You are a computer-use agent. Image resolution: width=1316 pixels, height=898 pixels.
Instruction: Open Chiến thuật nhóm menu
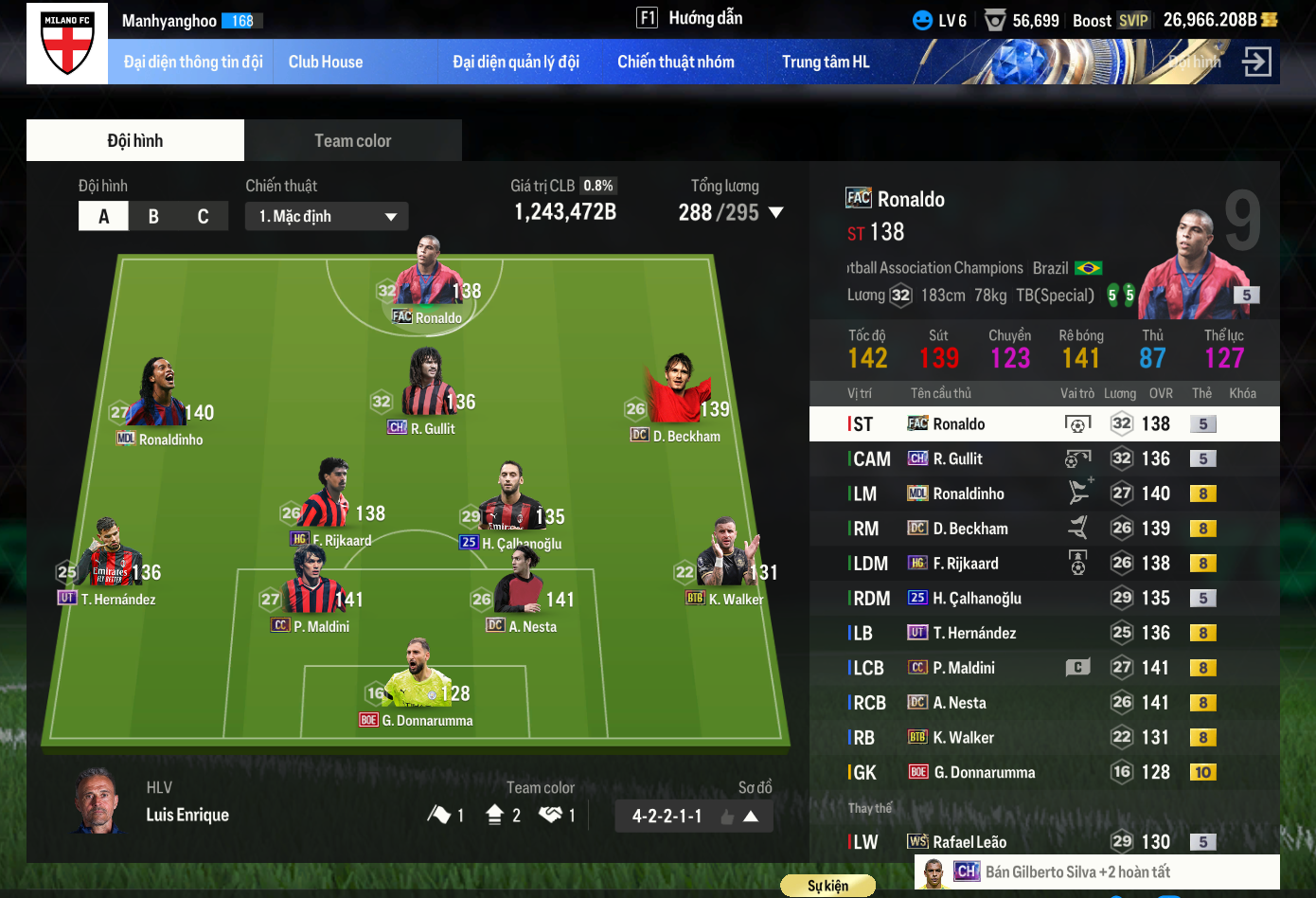point(675,62)
